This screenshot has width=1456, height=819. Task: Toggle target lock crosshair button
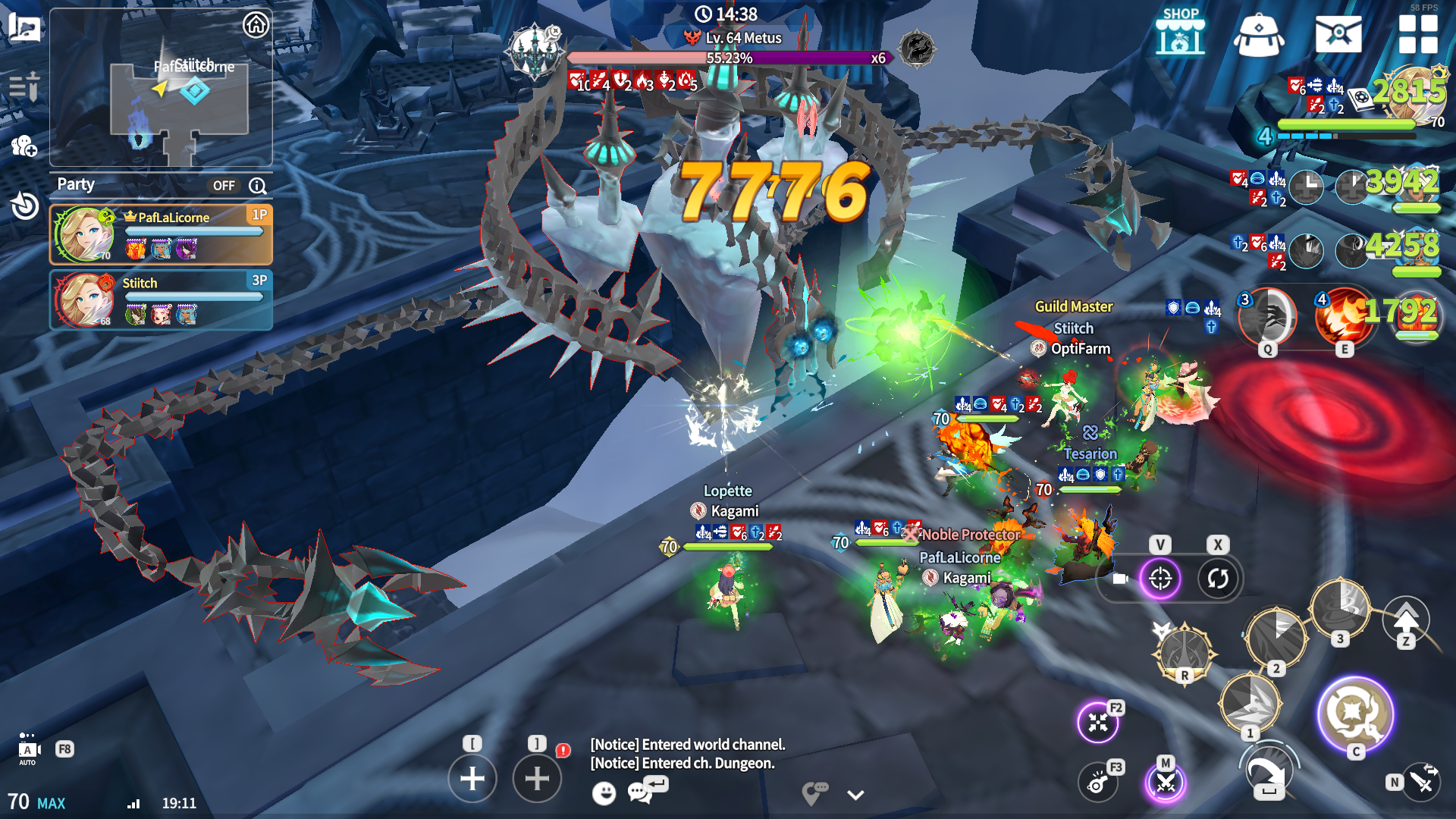point(1160,579)
